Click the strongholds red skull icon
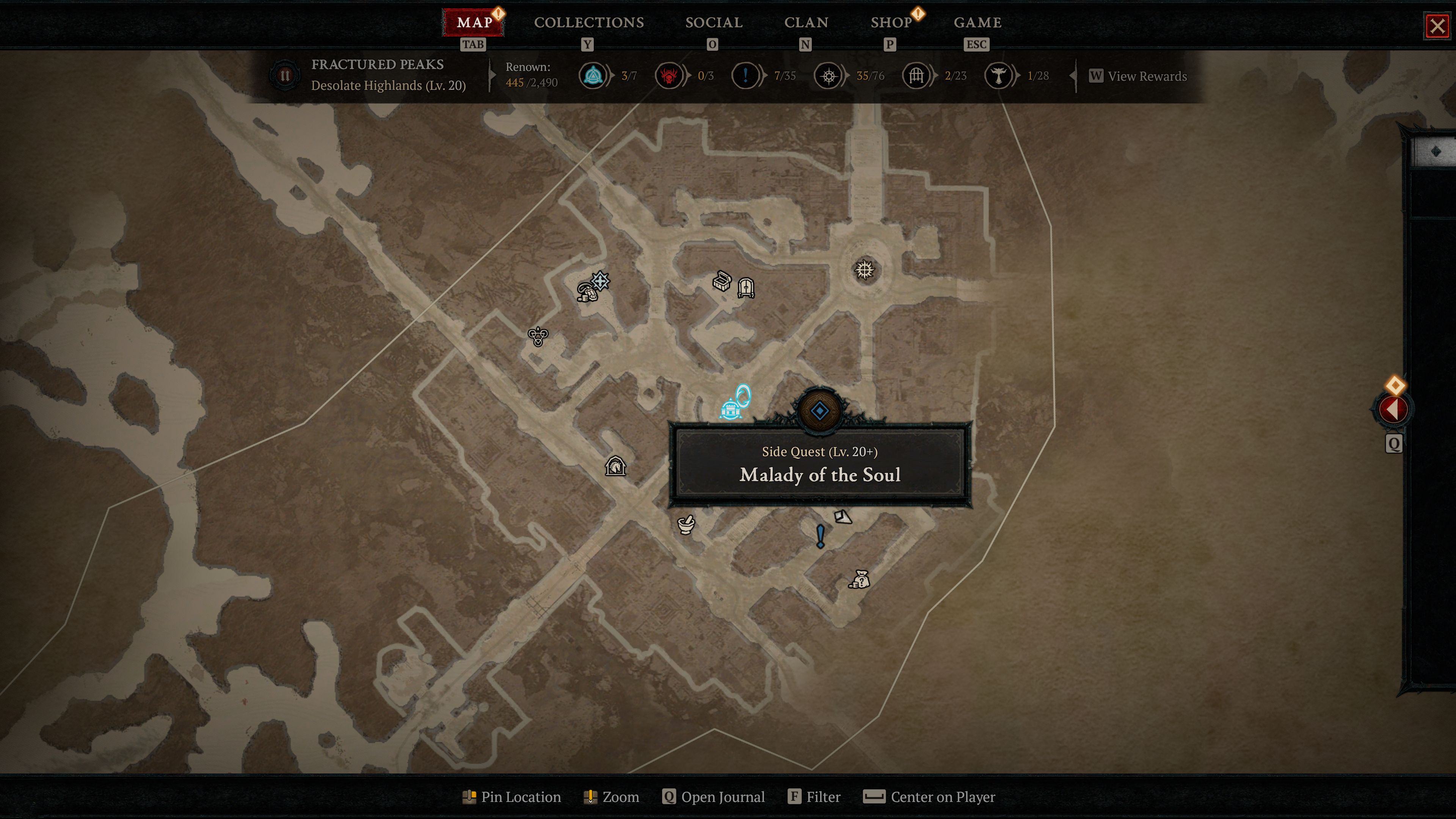 tap(669, 76)
